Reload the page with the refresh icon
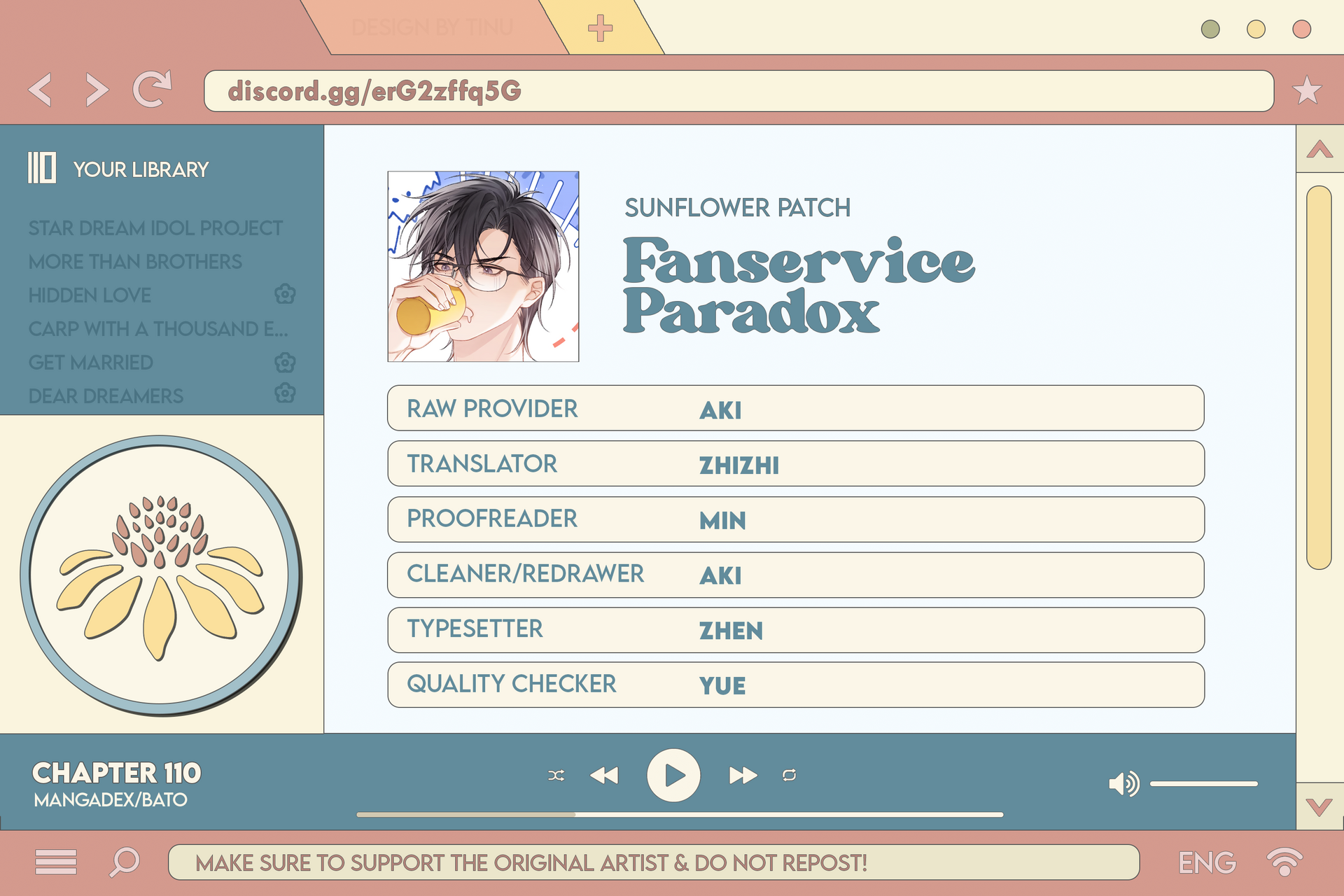Screen dimensions: 1344x896 point(152,89)
